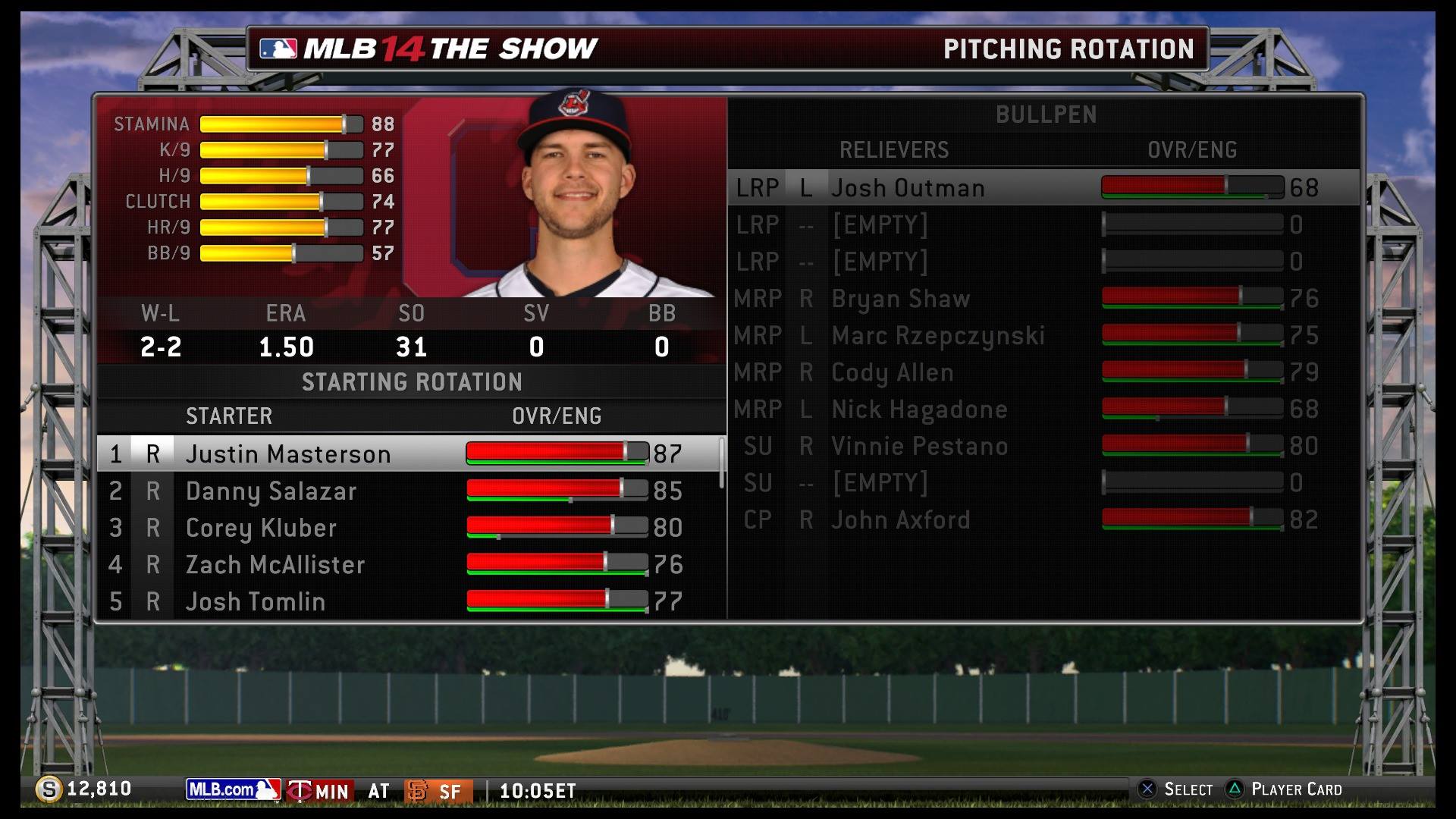Select Marc Rzepczynski's bullpen row
The width and height of the screenshot is (1456, 819).
(938, 335)
